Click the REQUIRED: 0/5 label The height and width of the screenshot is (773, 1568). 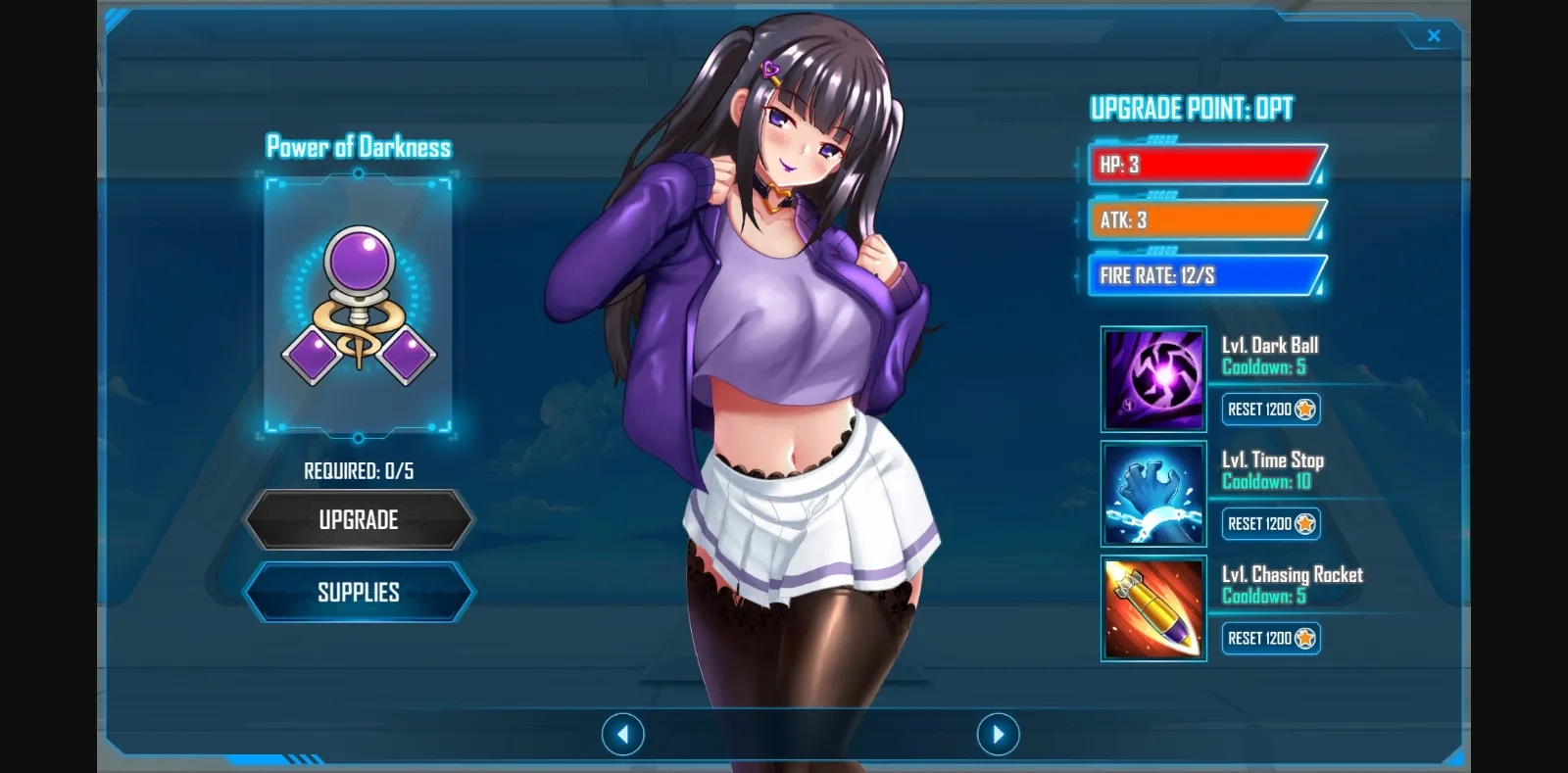pyautogui.click(x=359, y=469)
